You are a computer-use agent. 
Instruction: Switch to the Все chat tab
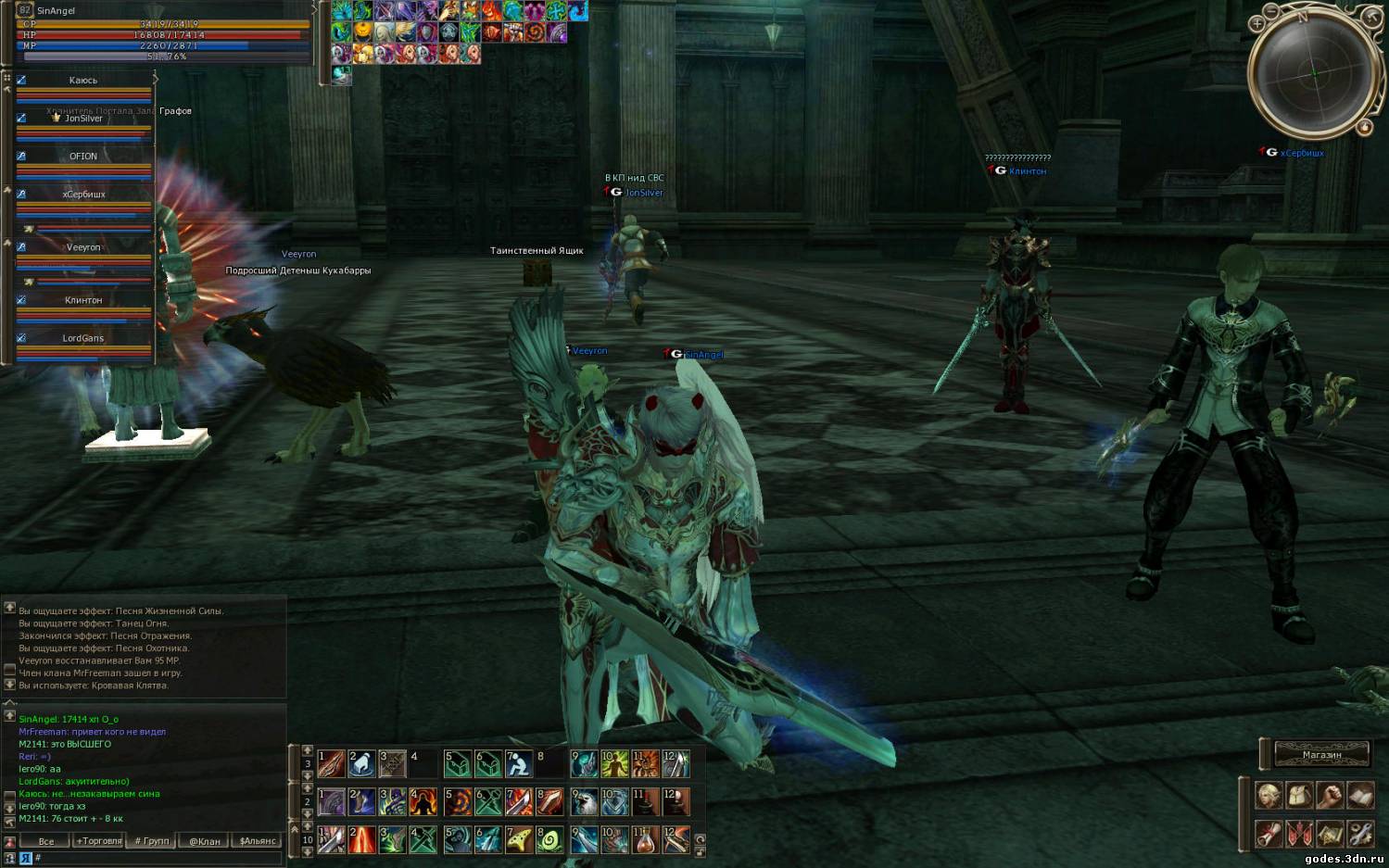tap(46, 841)
